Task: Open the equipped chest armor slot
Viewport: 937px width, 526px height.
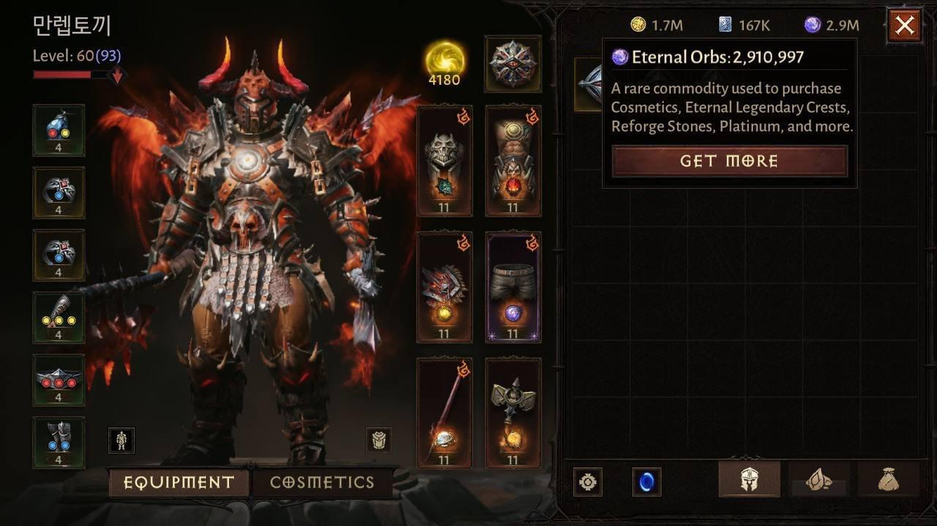Action: [512, 161]
